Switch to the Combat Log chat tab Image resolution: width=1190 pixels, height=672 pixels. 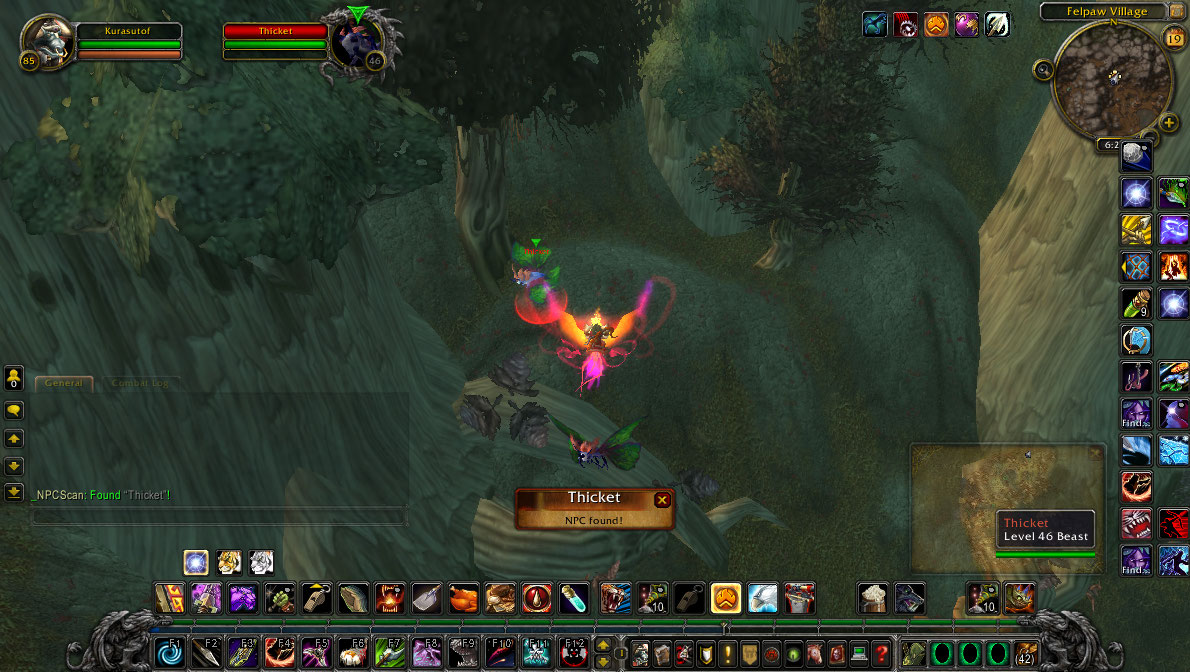point(140,383)
